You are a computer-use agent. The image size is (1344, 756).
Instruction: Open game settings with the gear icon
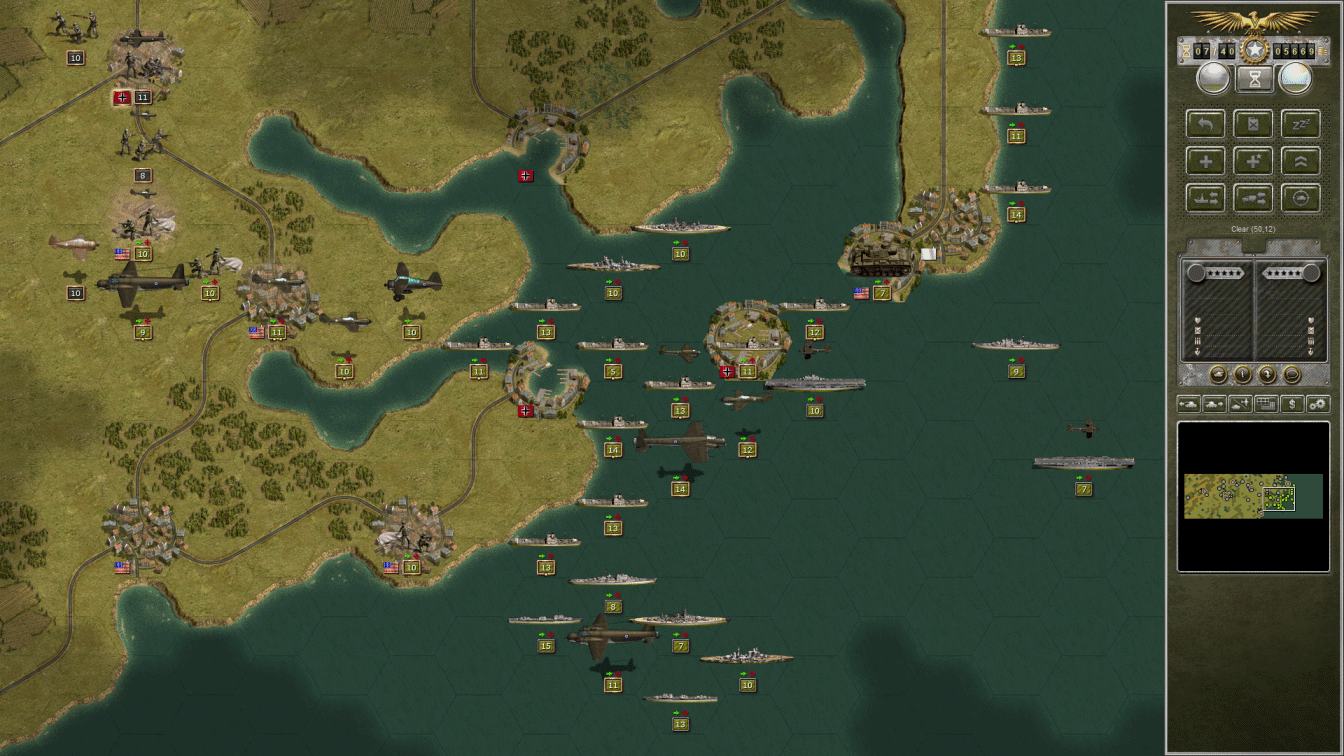(1318, 404)
